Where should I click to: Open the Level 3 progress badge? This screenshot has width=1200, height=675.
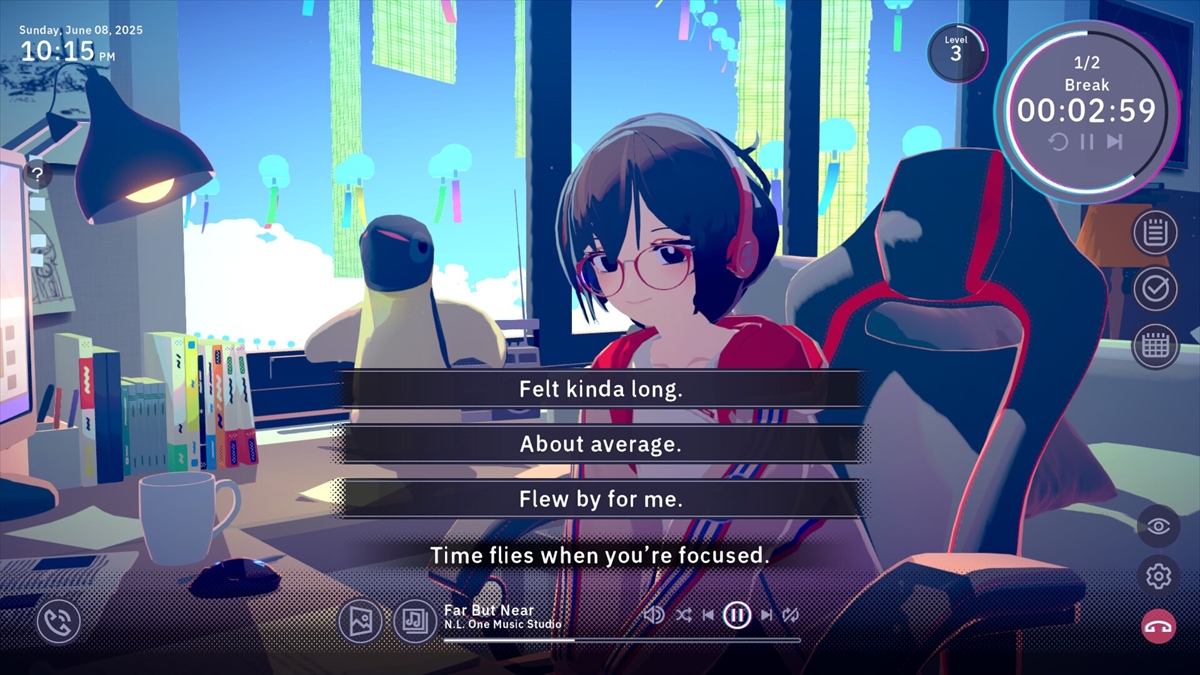956,52
